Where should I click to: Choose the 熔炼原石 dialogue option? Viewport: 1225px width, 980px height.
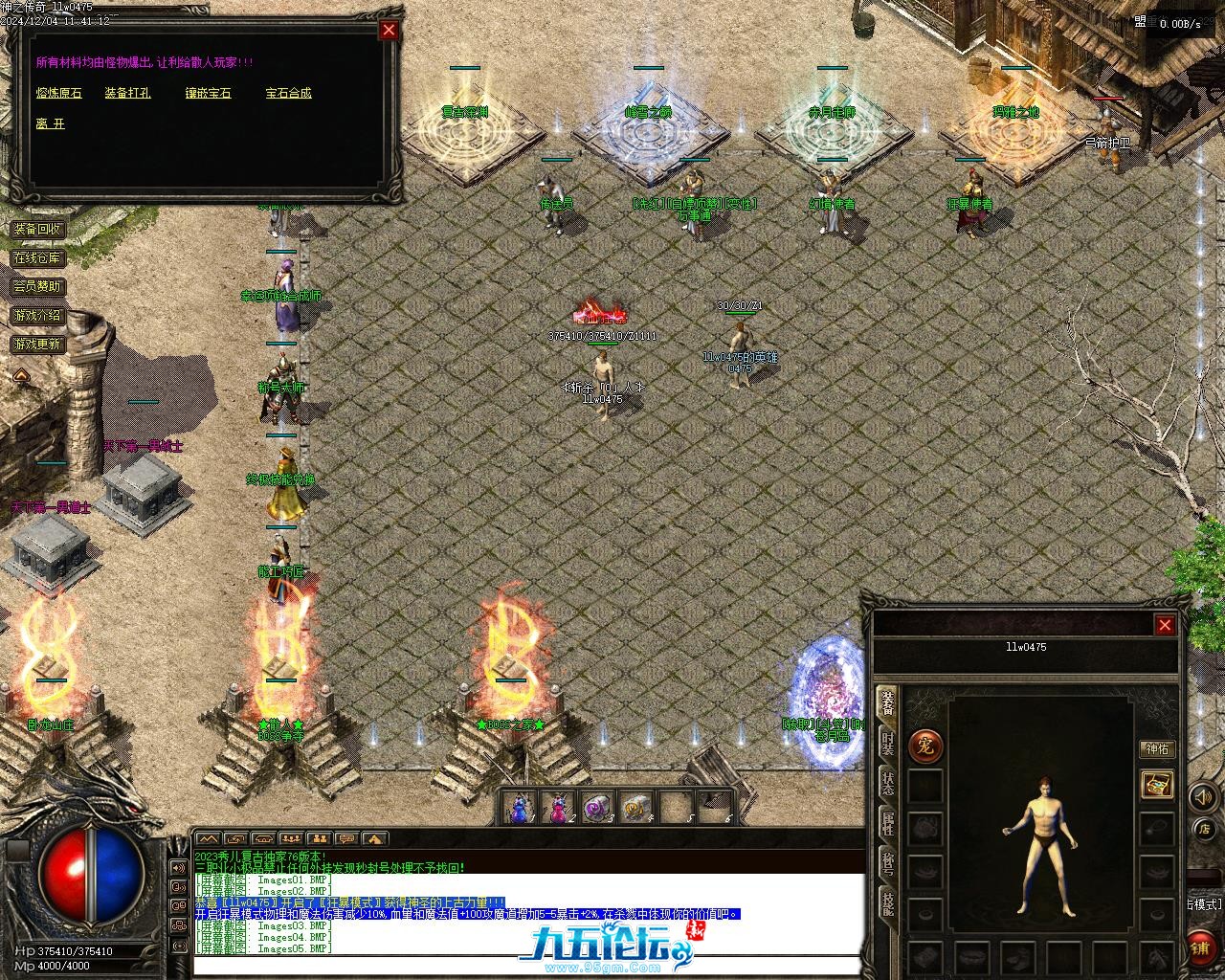(x=59, y=93)
